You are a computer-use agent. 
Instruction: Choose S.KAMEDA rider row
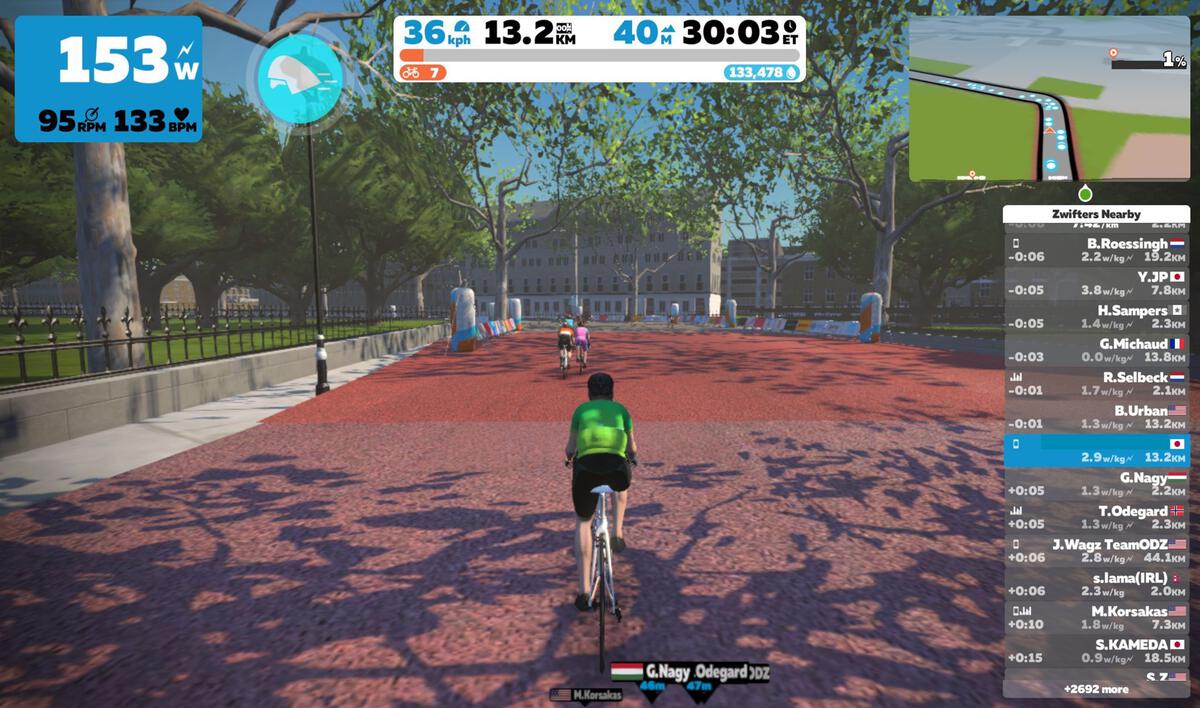[x=1097, y=651]
